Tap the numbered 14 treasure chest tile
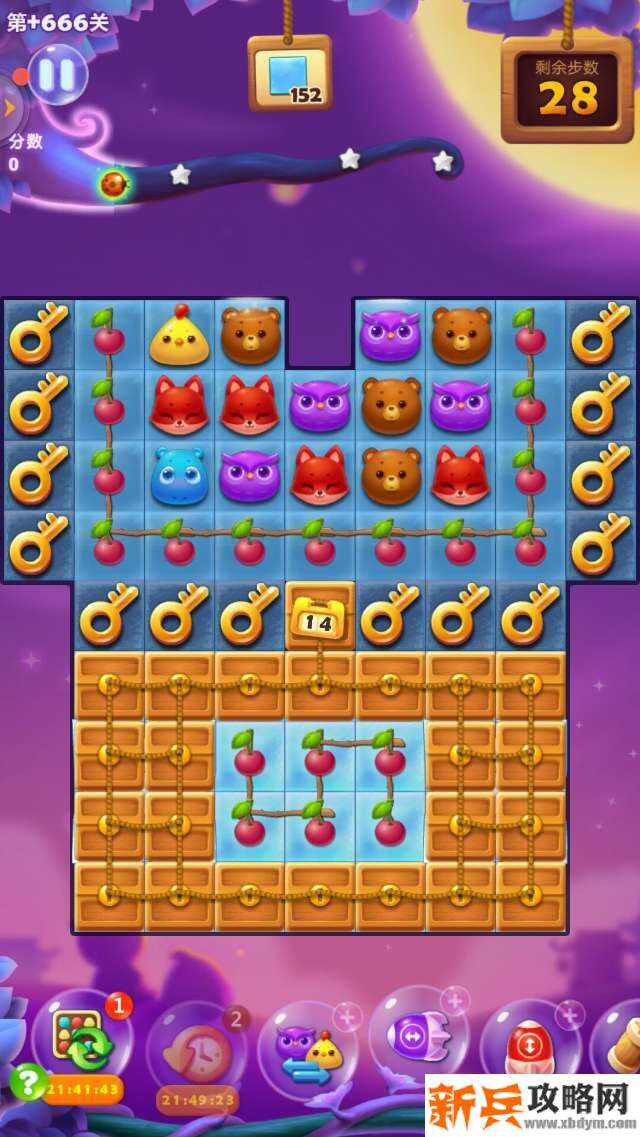The width and height of the screenshot is (640, 1137). point(320,616)
